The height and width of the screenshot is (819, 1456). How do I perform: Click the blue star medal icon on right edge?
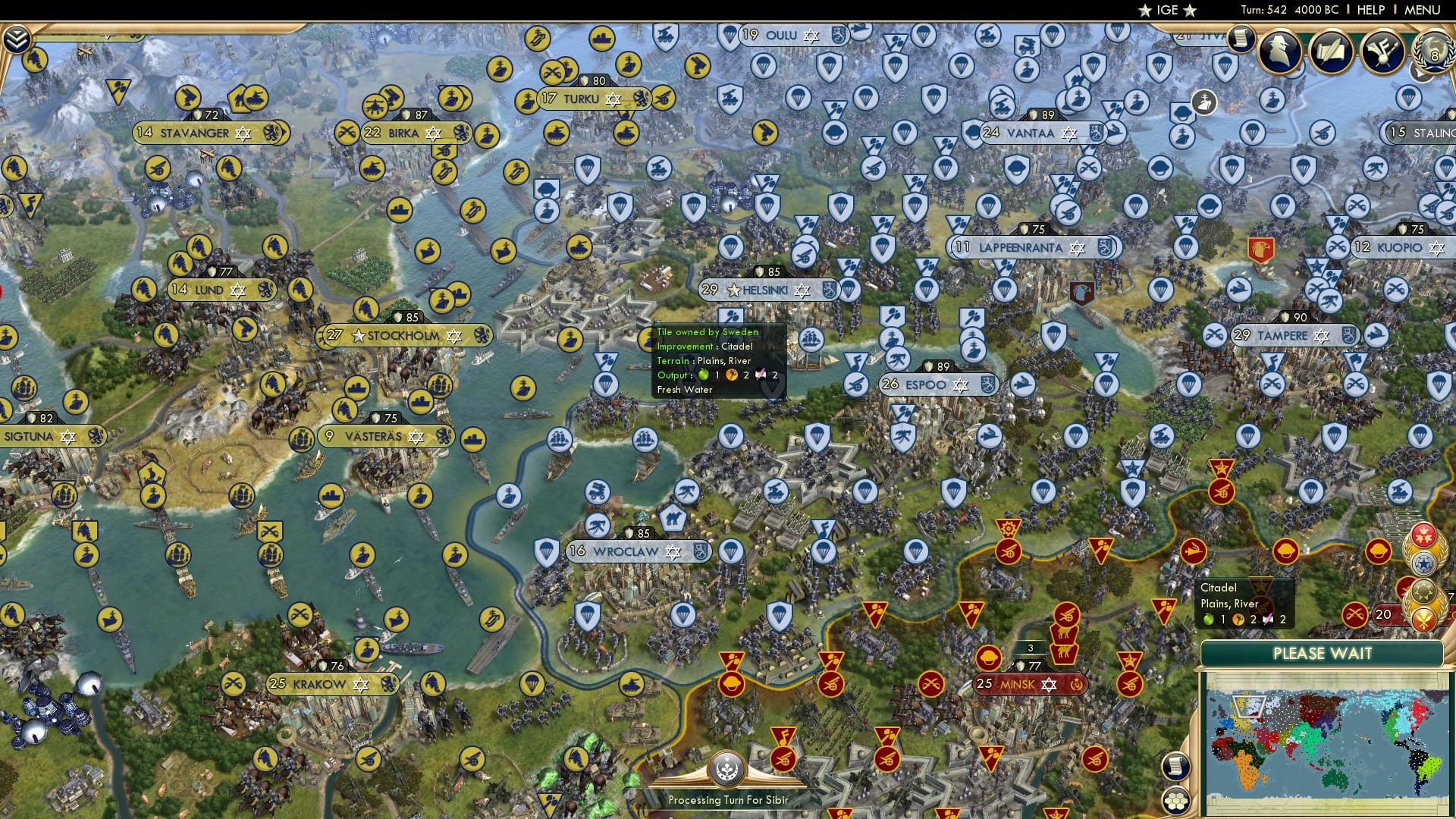tap(1423, 563)
